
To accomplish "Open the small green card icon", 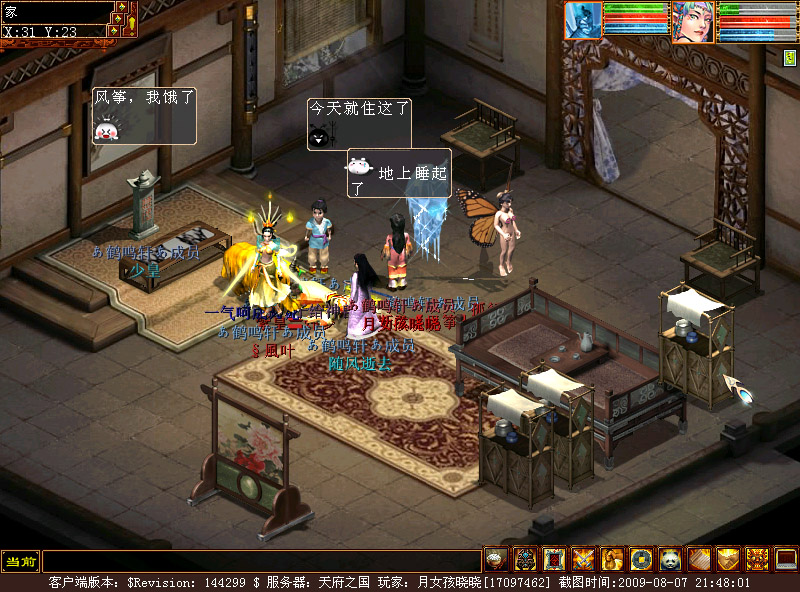I will [789, 58].
